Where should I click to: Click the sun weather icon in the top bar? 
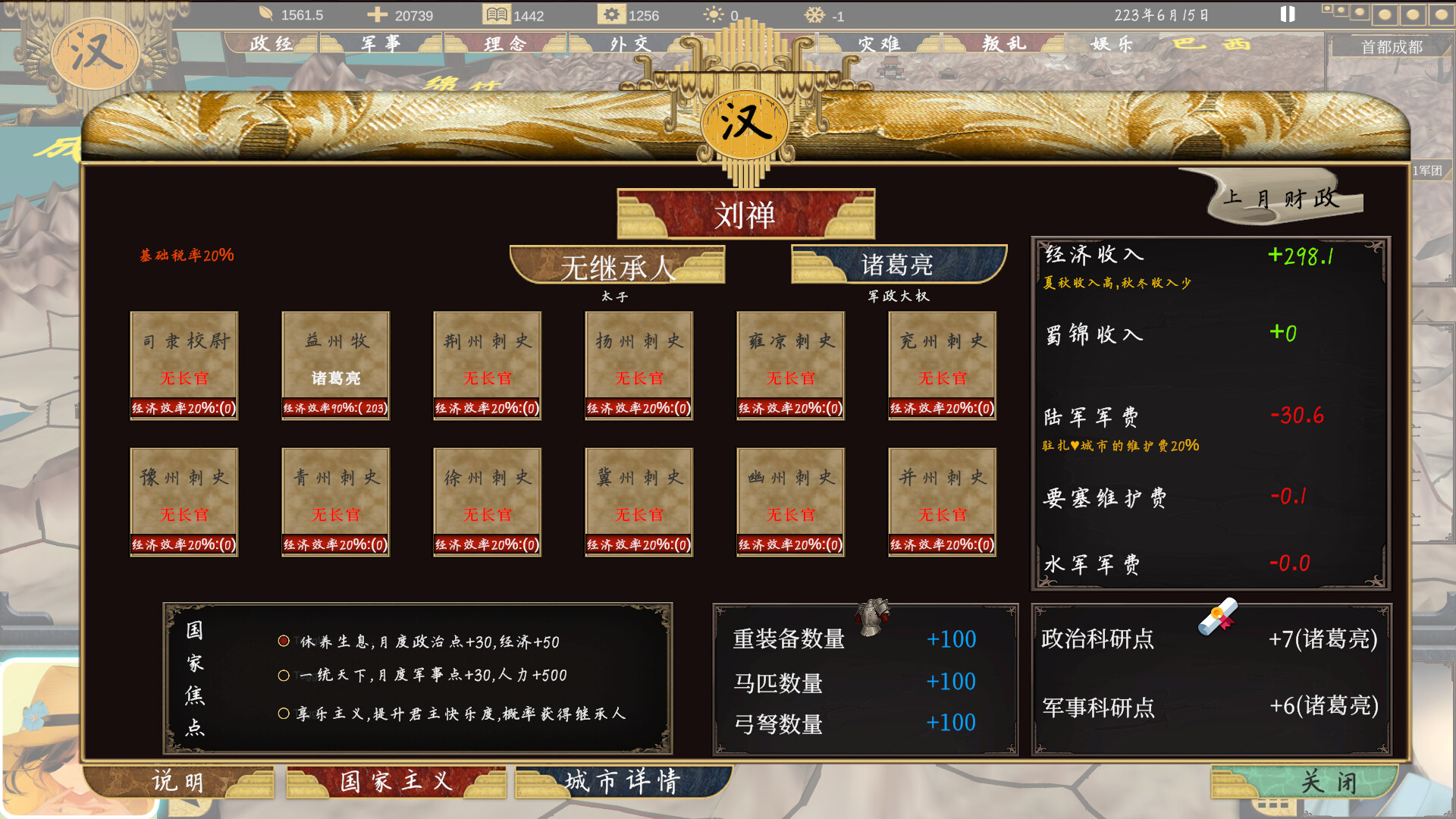tap(712, 14)
